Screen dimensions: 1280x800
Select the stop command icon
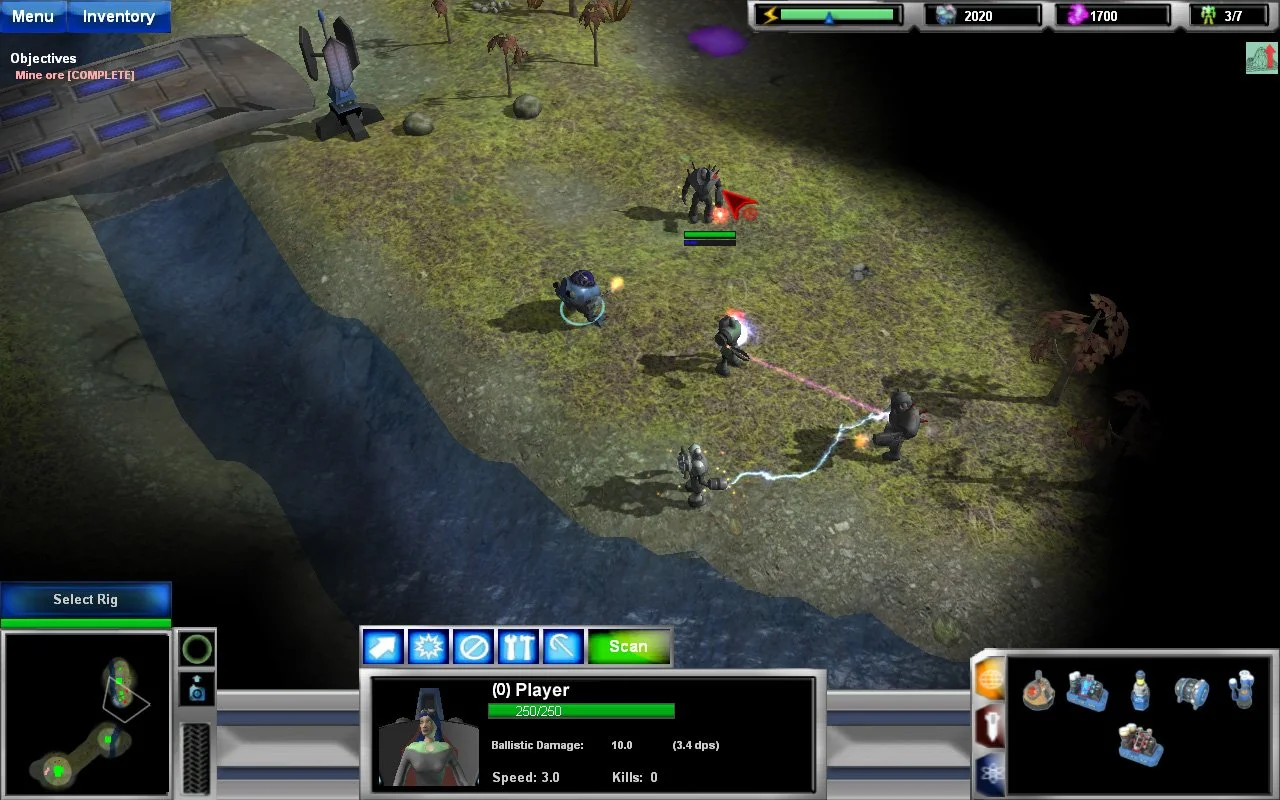473,647
